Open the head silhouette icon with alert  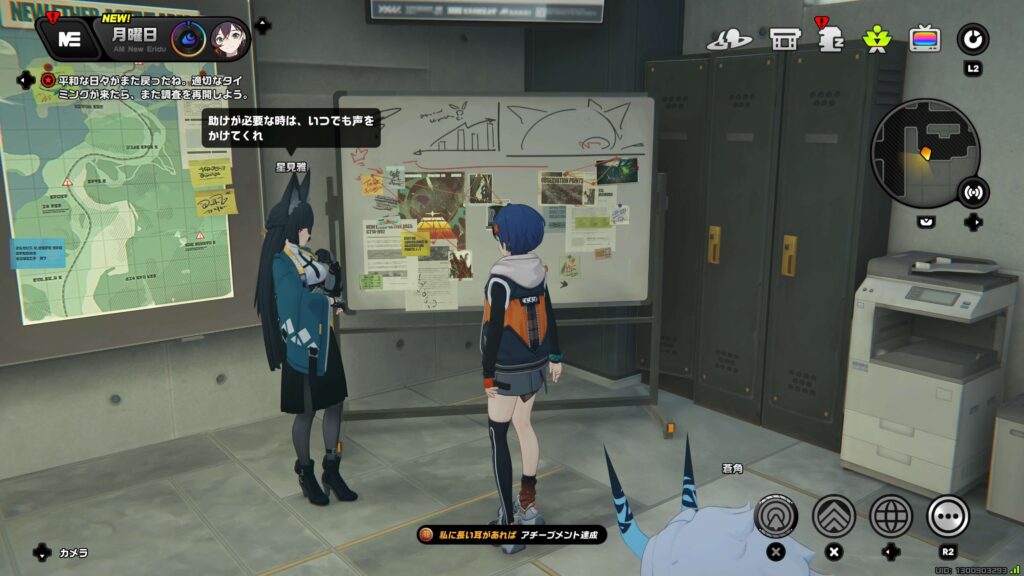click(829, 39)
